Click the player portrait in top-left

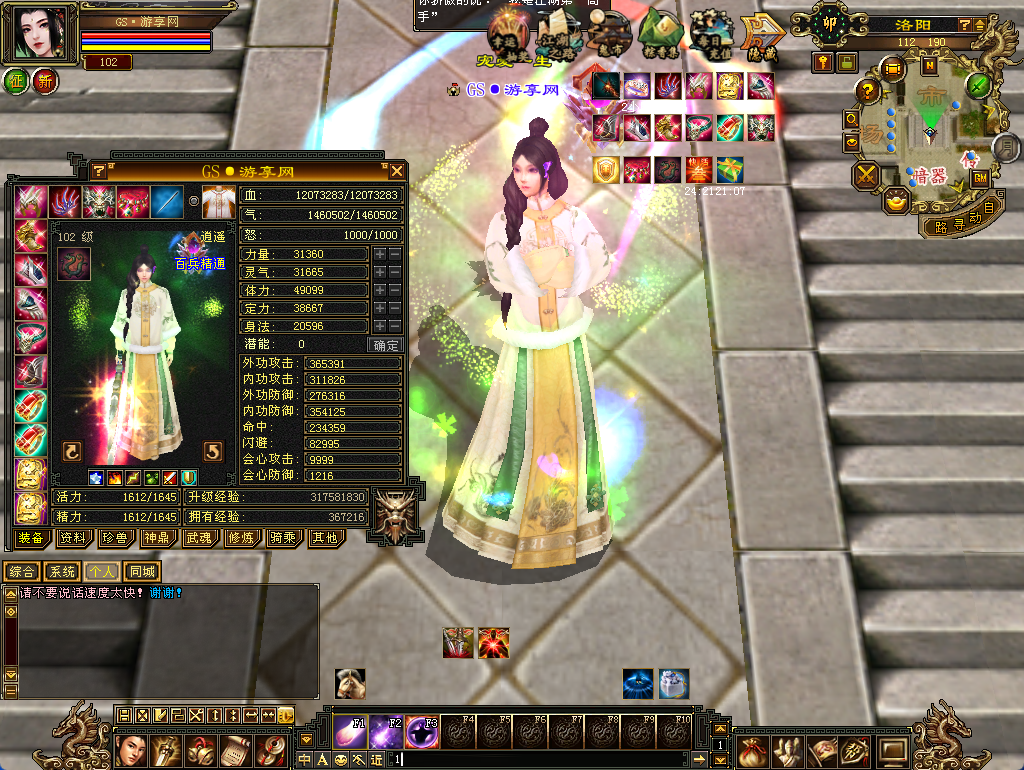pyautogui.click(x=43, y=33)
